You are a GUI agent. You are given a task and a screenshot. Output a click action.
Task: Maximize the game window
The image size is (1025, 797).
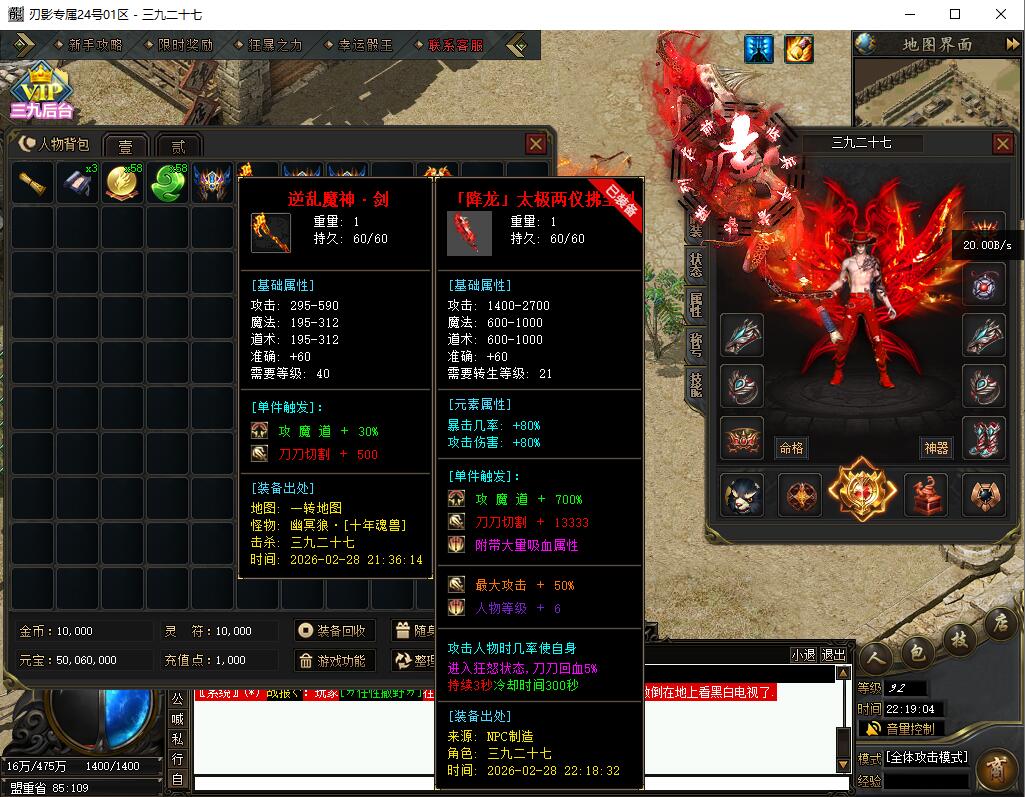pos(955,14)
